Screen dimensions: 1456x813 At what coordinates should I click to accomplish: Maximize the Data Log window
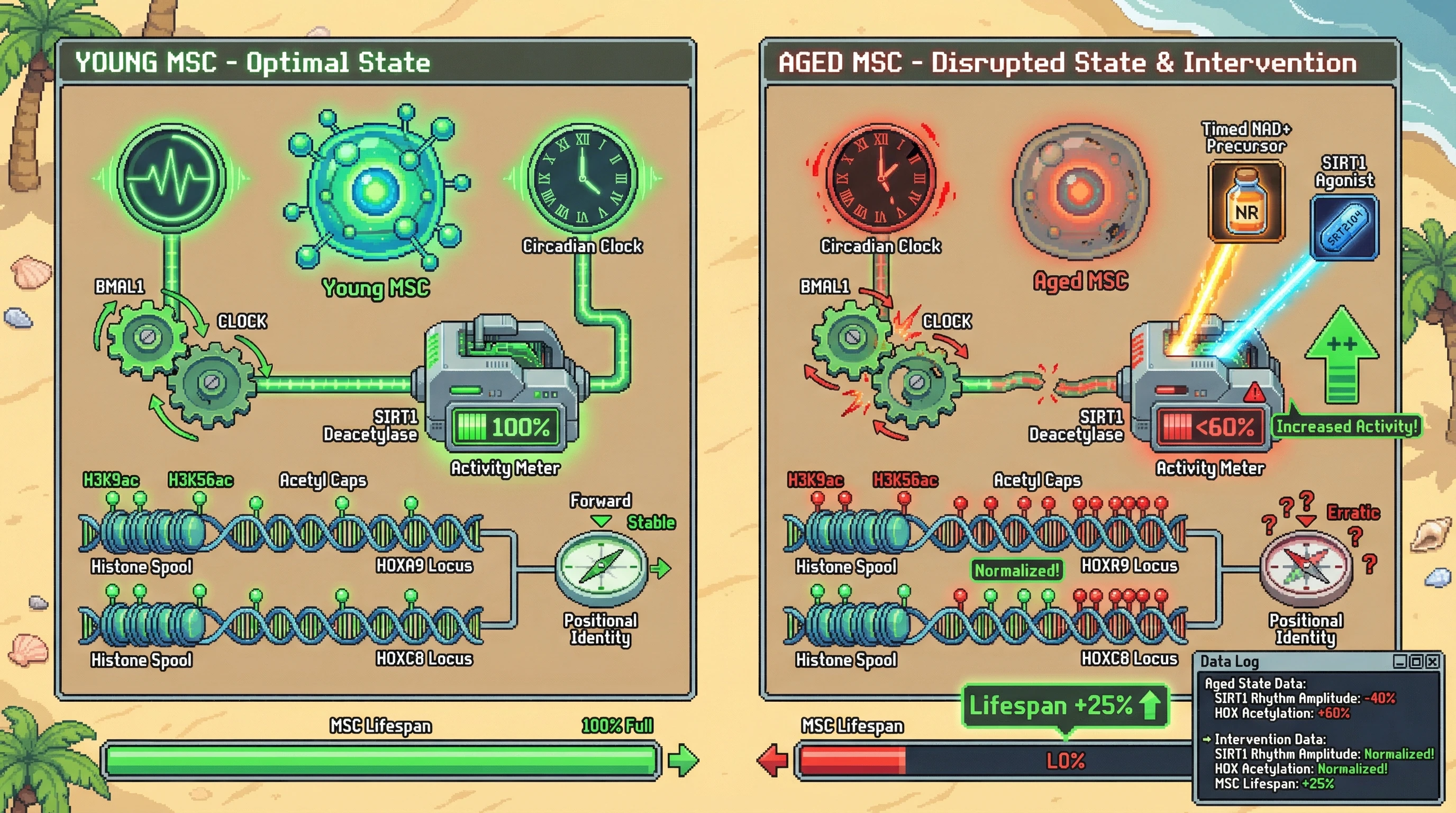pos(1416,662)
